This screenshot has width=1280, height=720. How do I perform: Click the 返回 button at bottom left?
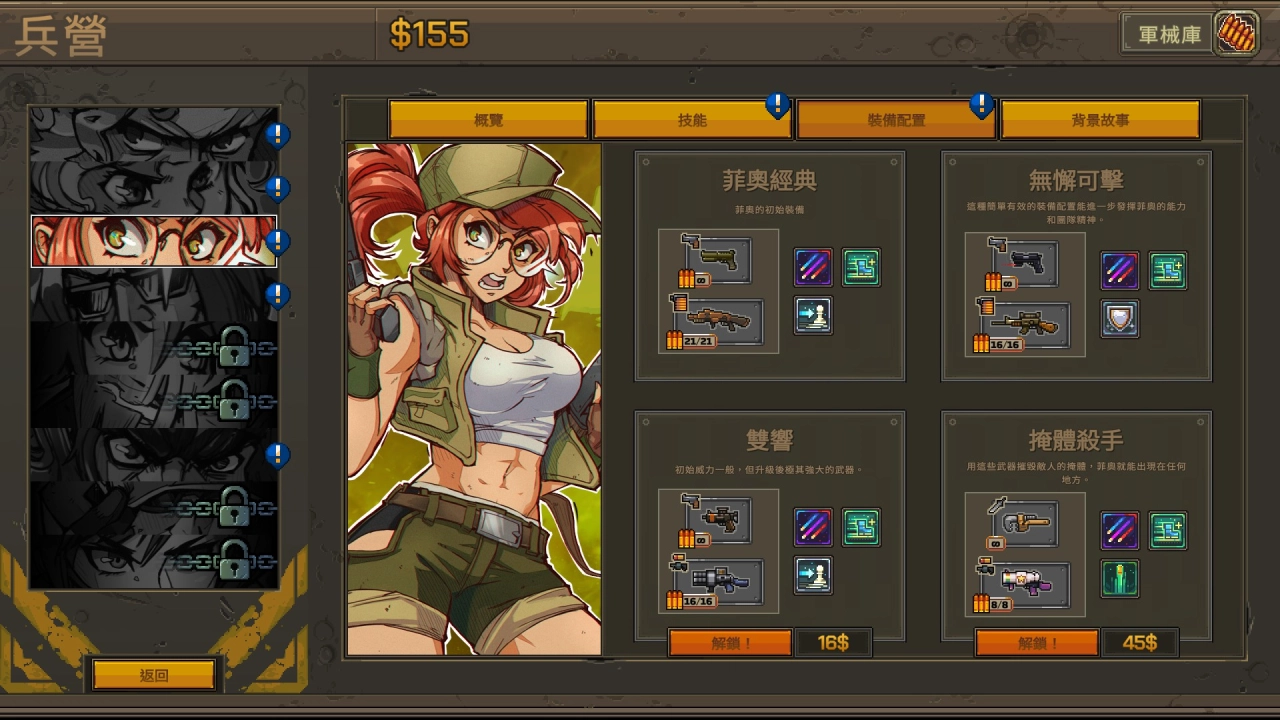click(154, 675)
